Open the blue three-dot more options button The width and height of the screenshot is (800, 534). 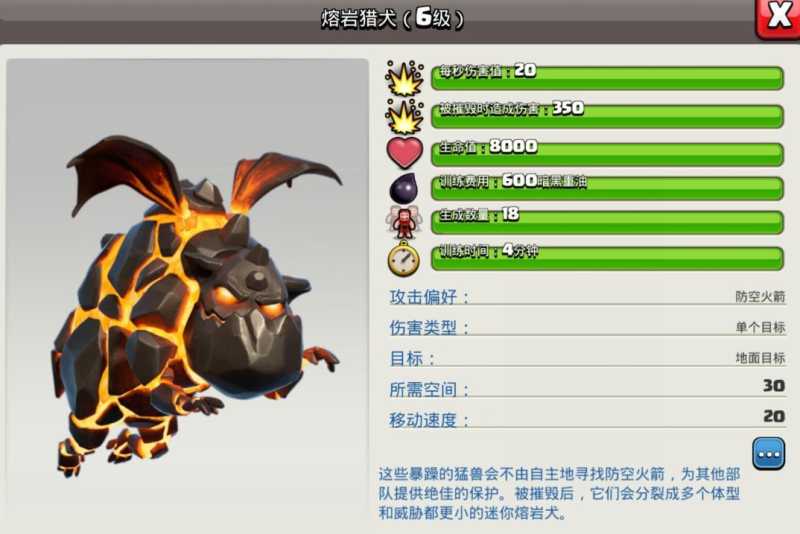(769, 454)
